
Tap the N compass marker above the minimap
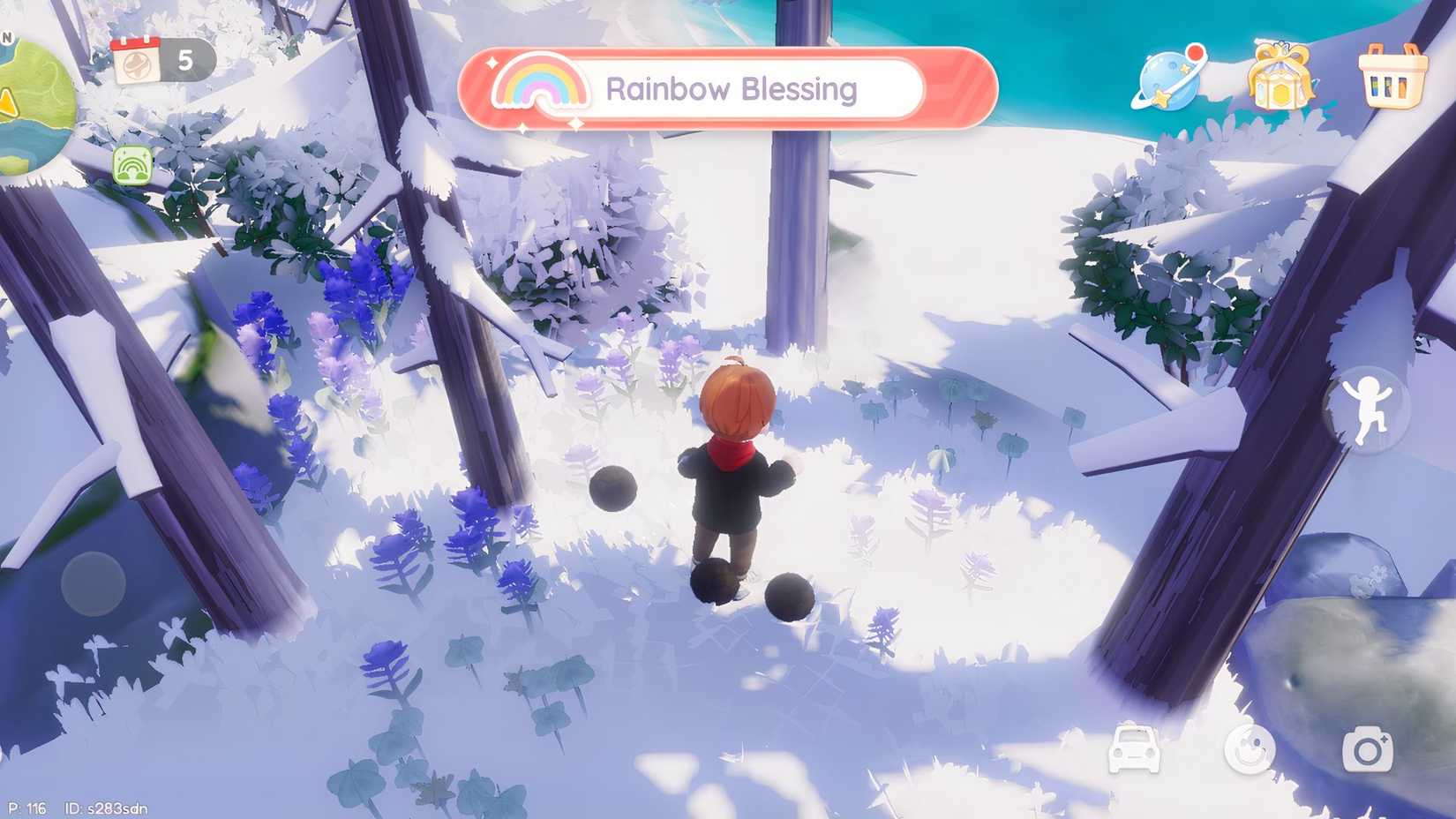coord(8,36)
